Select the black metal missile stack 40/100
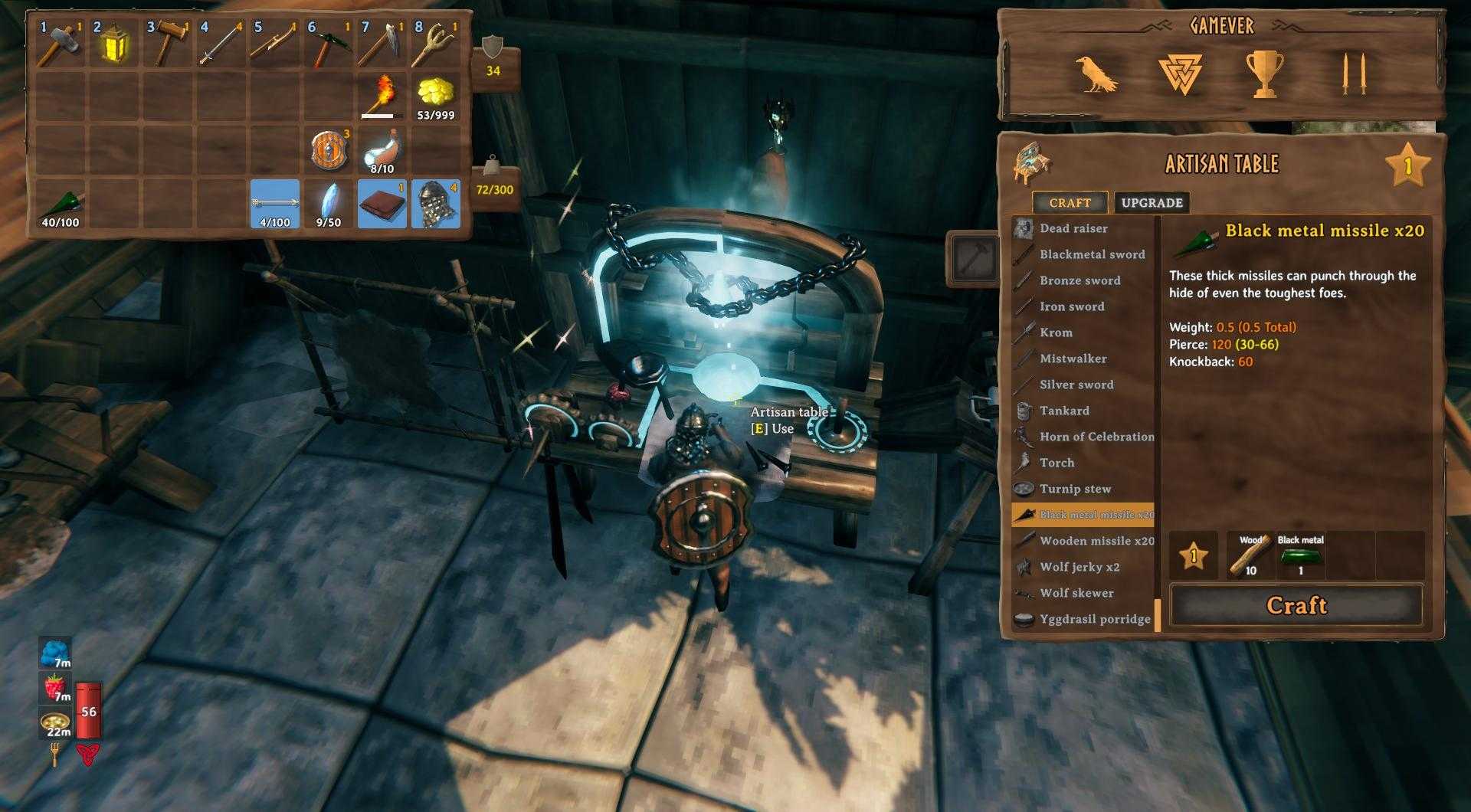 [x=61, y=204]
